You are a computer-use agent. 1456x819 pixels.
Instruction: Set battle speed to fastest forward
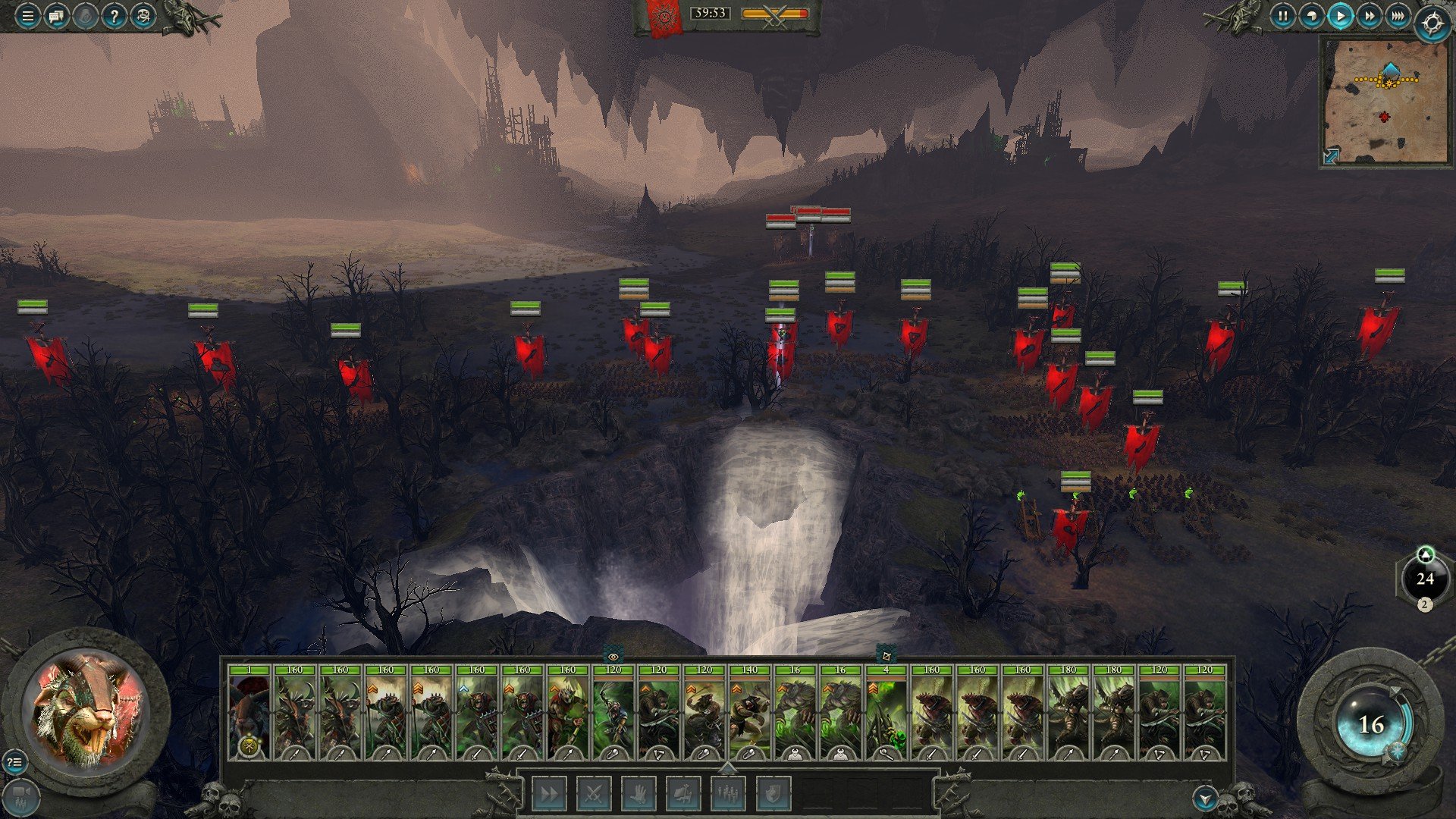1398,16
